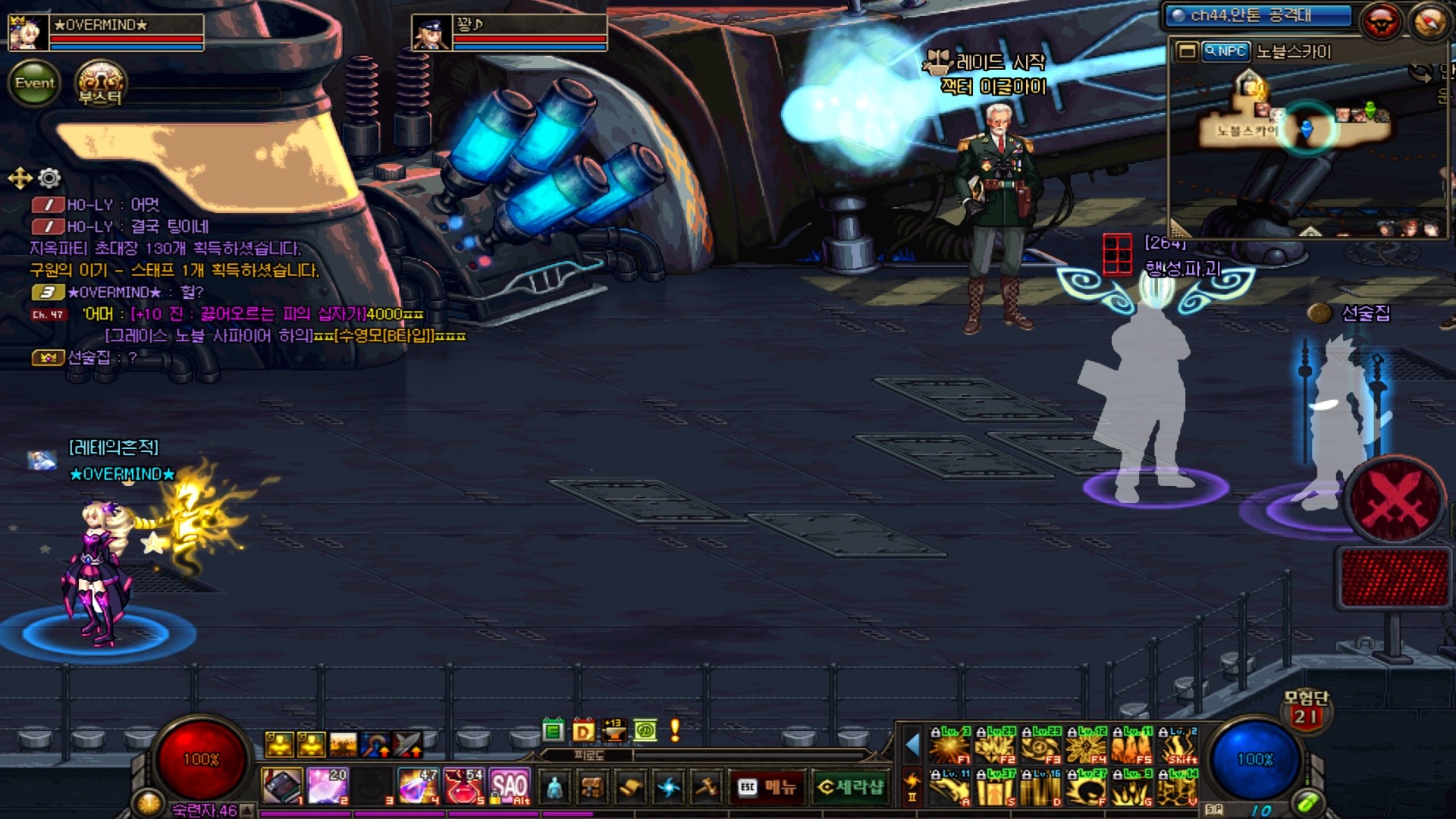Image resolution: width=1456 pixels, height=819 pixels.
Task: Open the ESC 메뉴 menu button
Action: pyautogui.click(x=767, y=787)
